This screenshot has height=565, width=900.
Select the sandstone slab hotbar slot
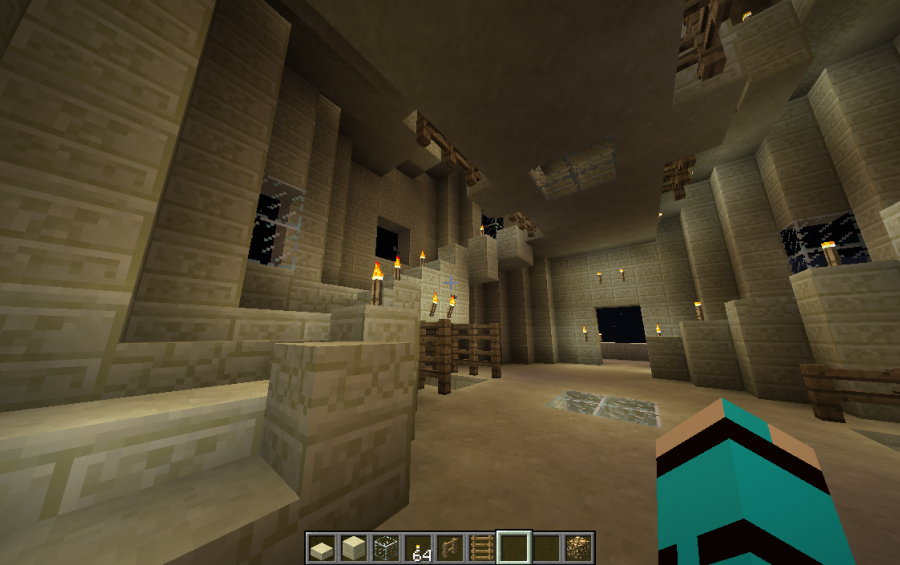[x=321, y=548]
